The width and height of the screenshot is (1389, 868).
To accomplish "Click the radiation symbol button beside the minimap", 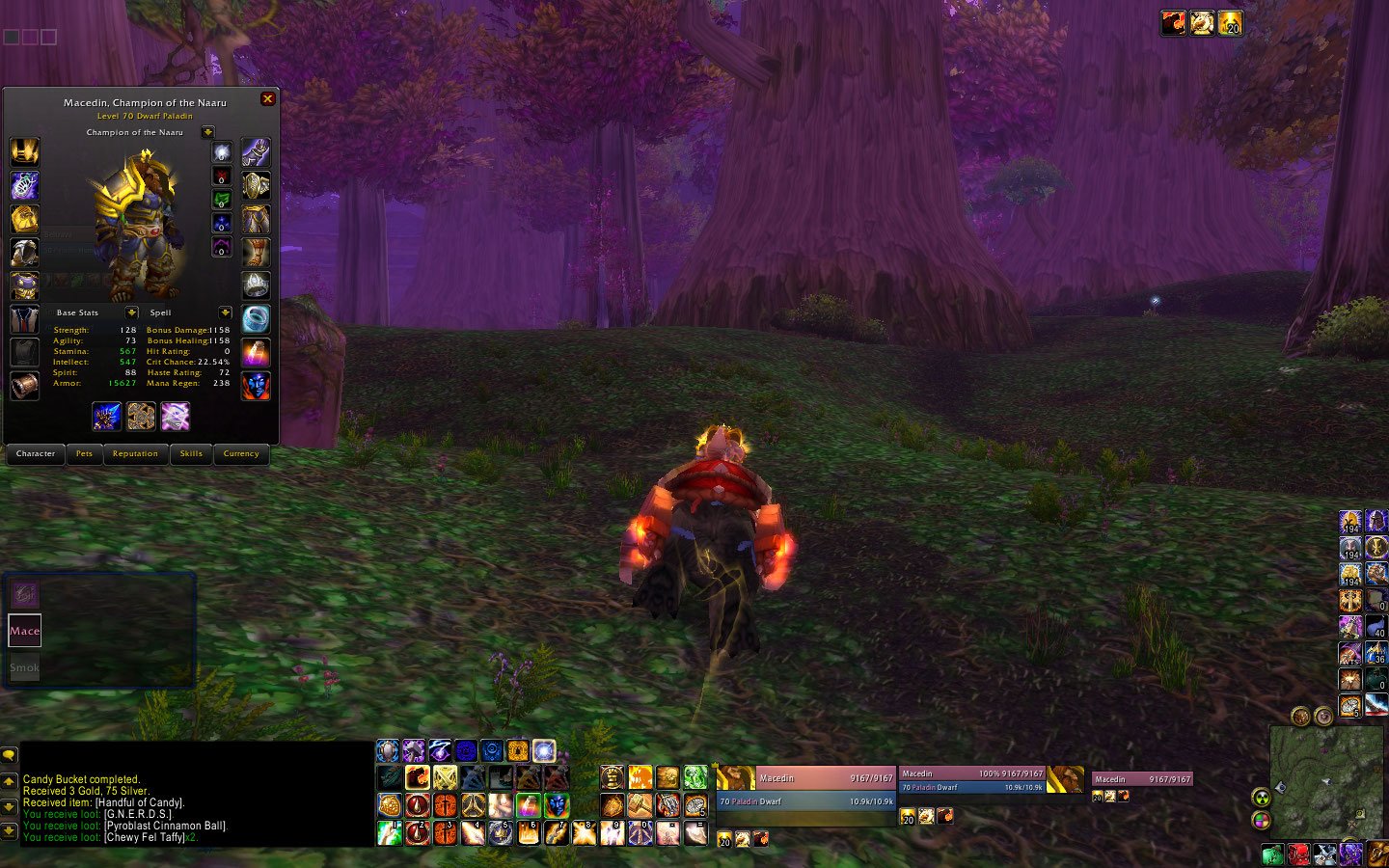I will coord(1261,798).
